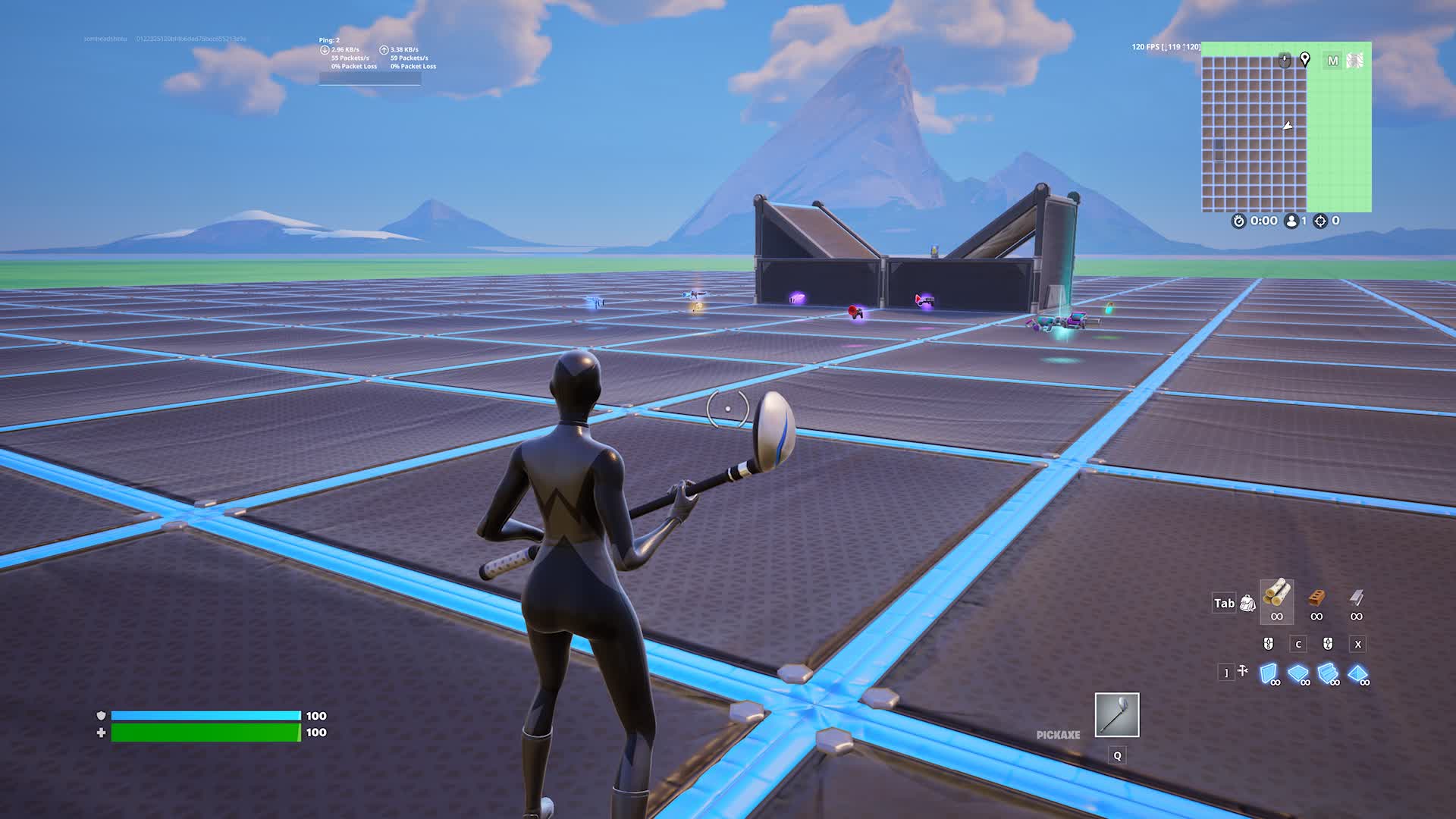The image size is (1456, 819).
Task: Open the backpack inventory icon next to Tab
Action: click(x=1247, y=604)
